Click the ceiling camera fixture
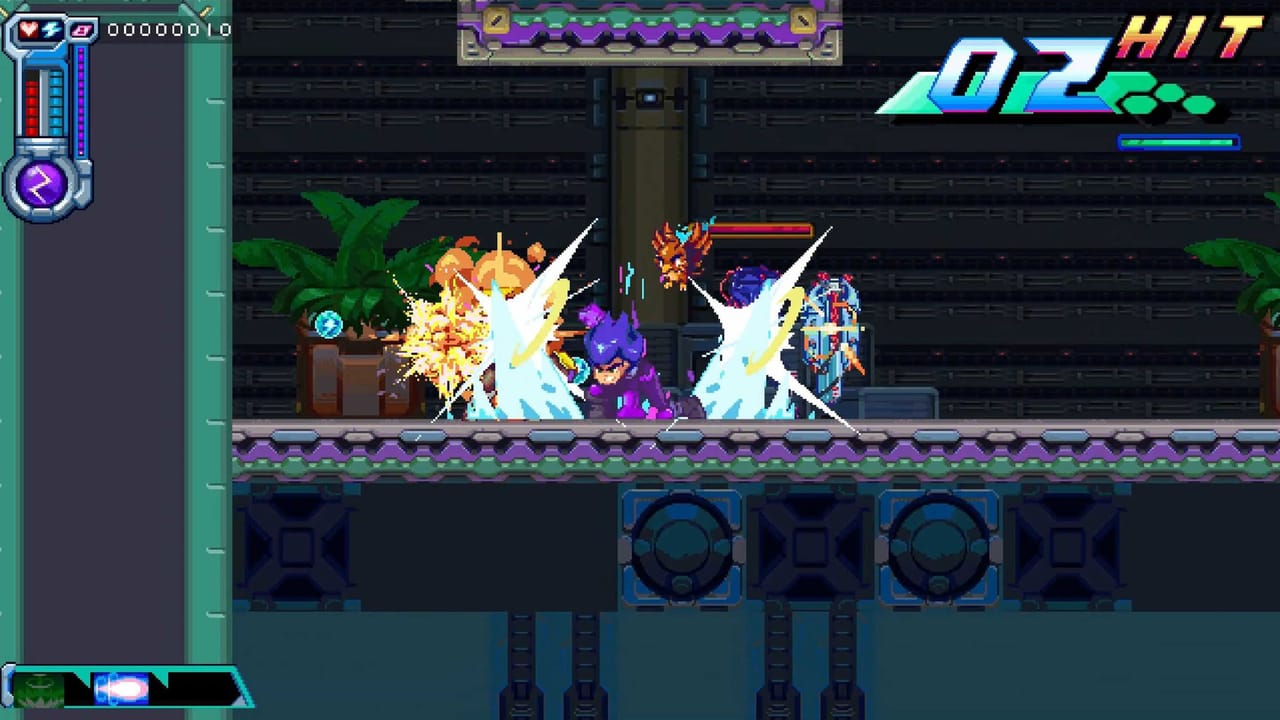This screenshot has width=1280, height=720. pyautogui.click(x=650, y=95)
